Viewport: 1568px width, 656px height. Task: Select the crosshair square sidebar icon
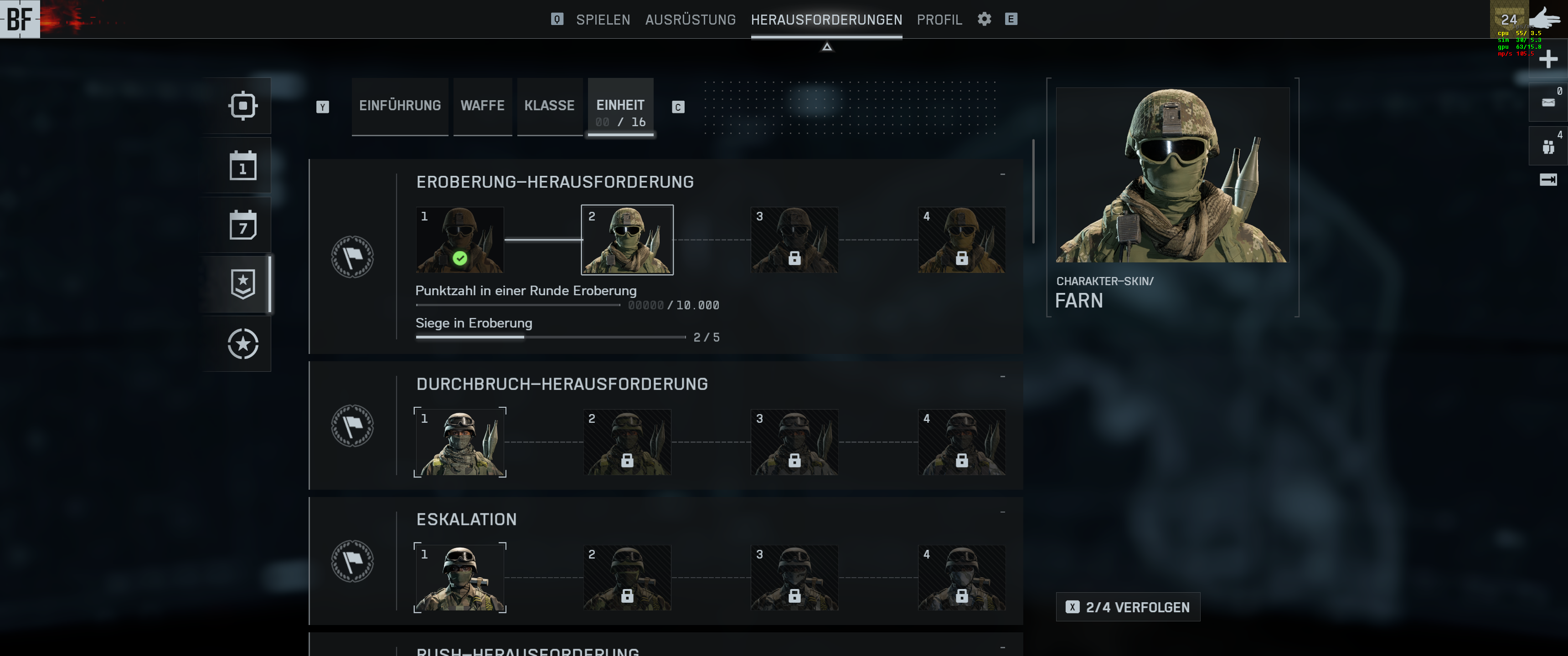243,106
